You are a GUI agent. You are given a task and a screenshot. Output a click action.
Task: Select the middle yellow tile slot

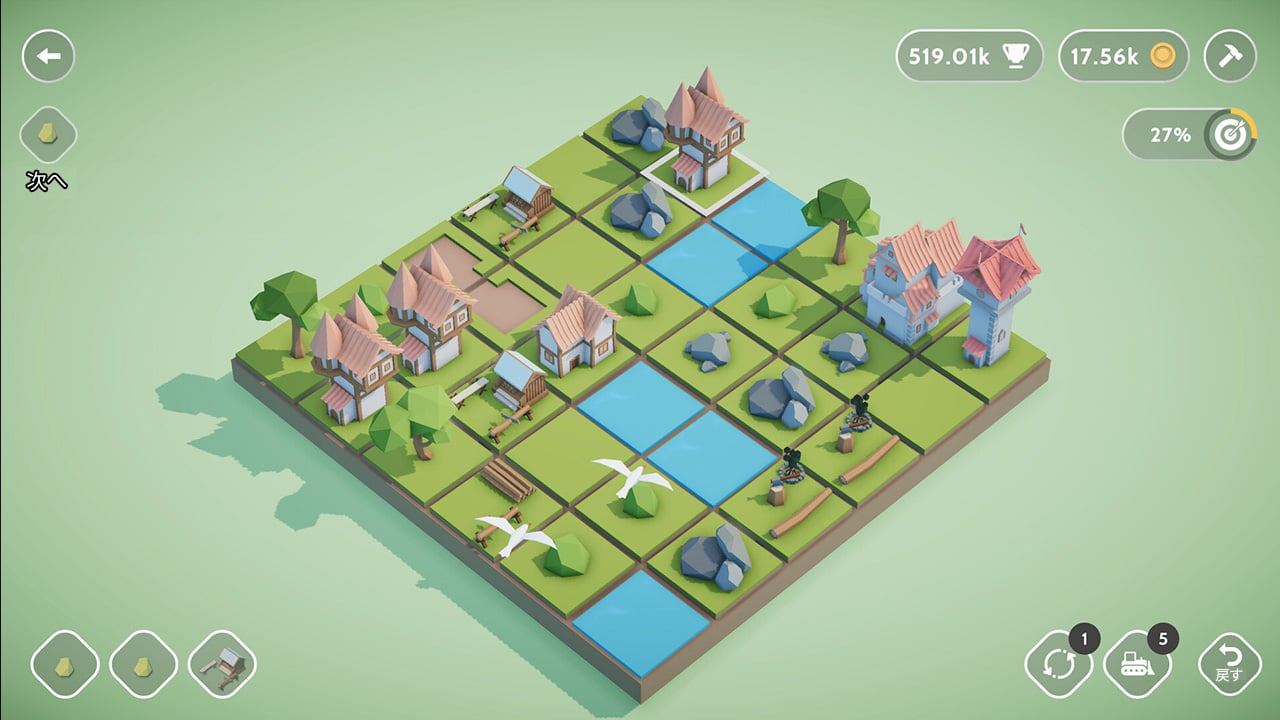tap(144, 662)
